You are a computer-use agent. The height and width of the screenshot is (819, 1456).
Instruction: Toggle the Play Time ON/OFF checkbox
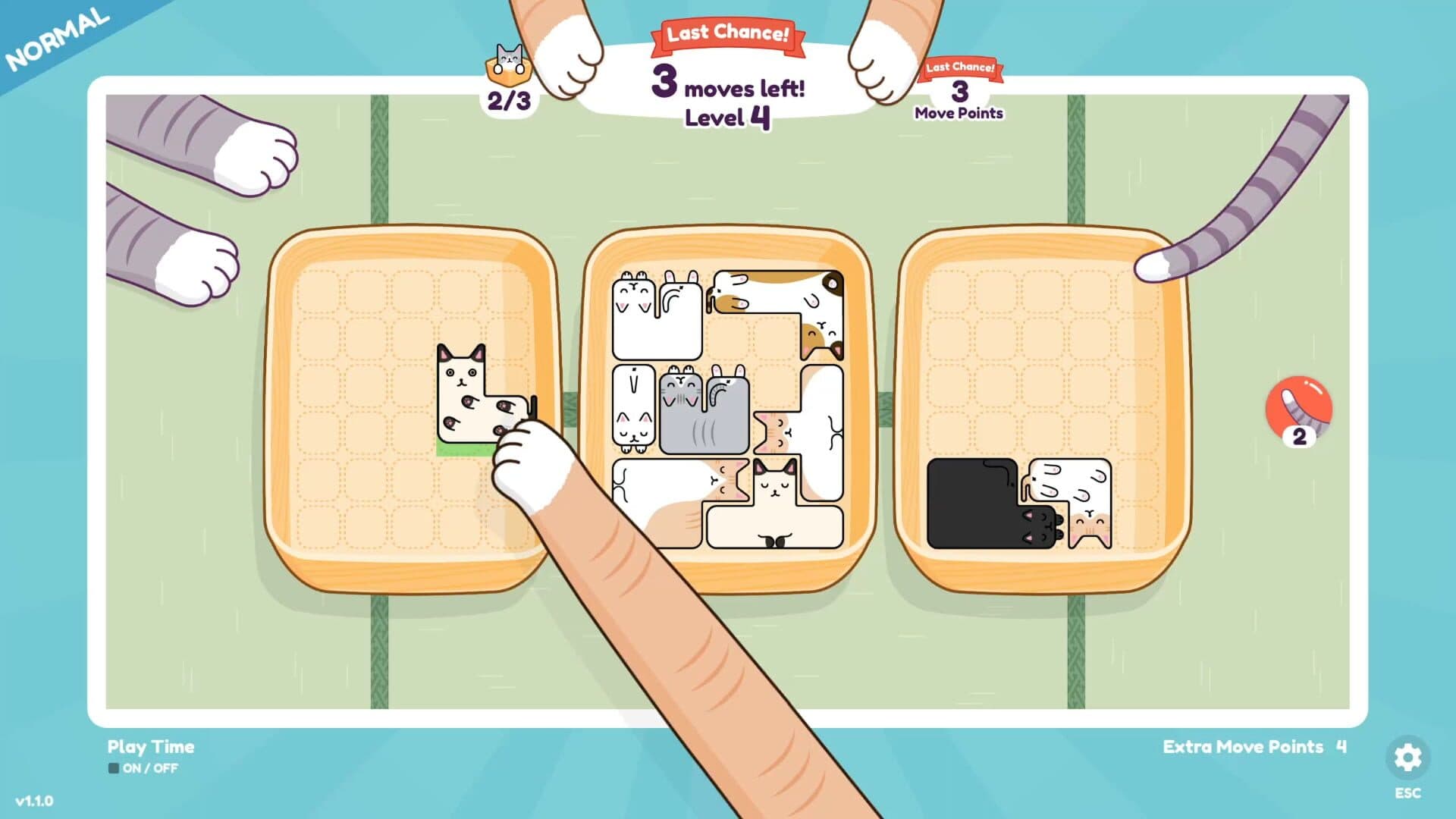(x=112, y=768)
